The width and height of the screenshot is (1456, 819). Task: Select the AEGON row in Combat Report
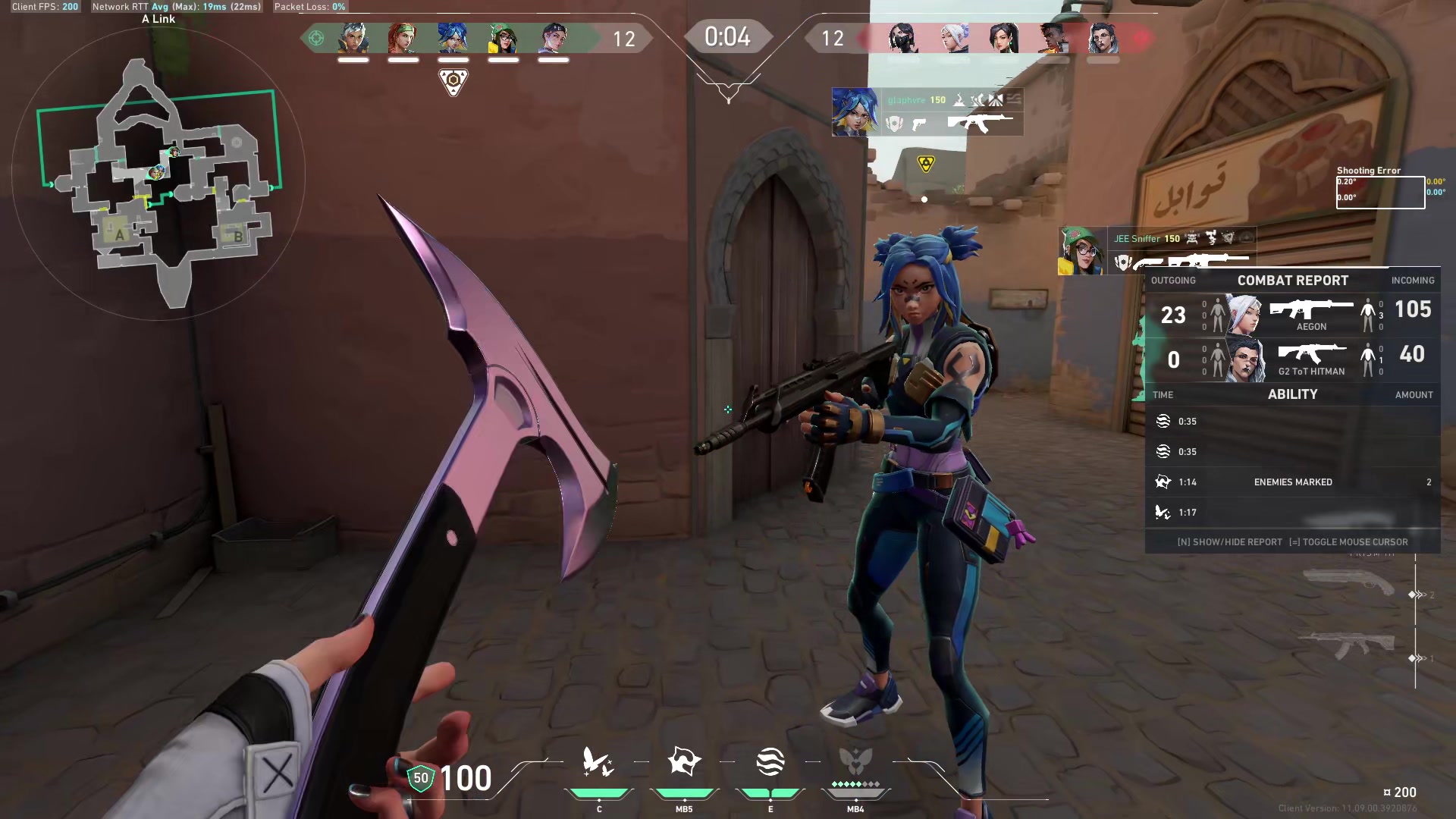(x=1292, y=315)
